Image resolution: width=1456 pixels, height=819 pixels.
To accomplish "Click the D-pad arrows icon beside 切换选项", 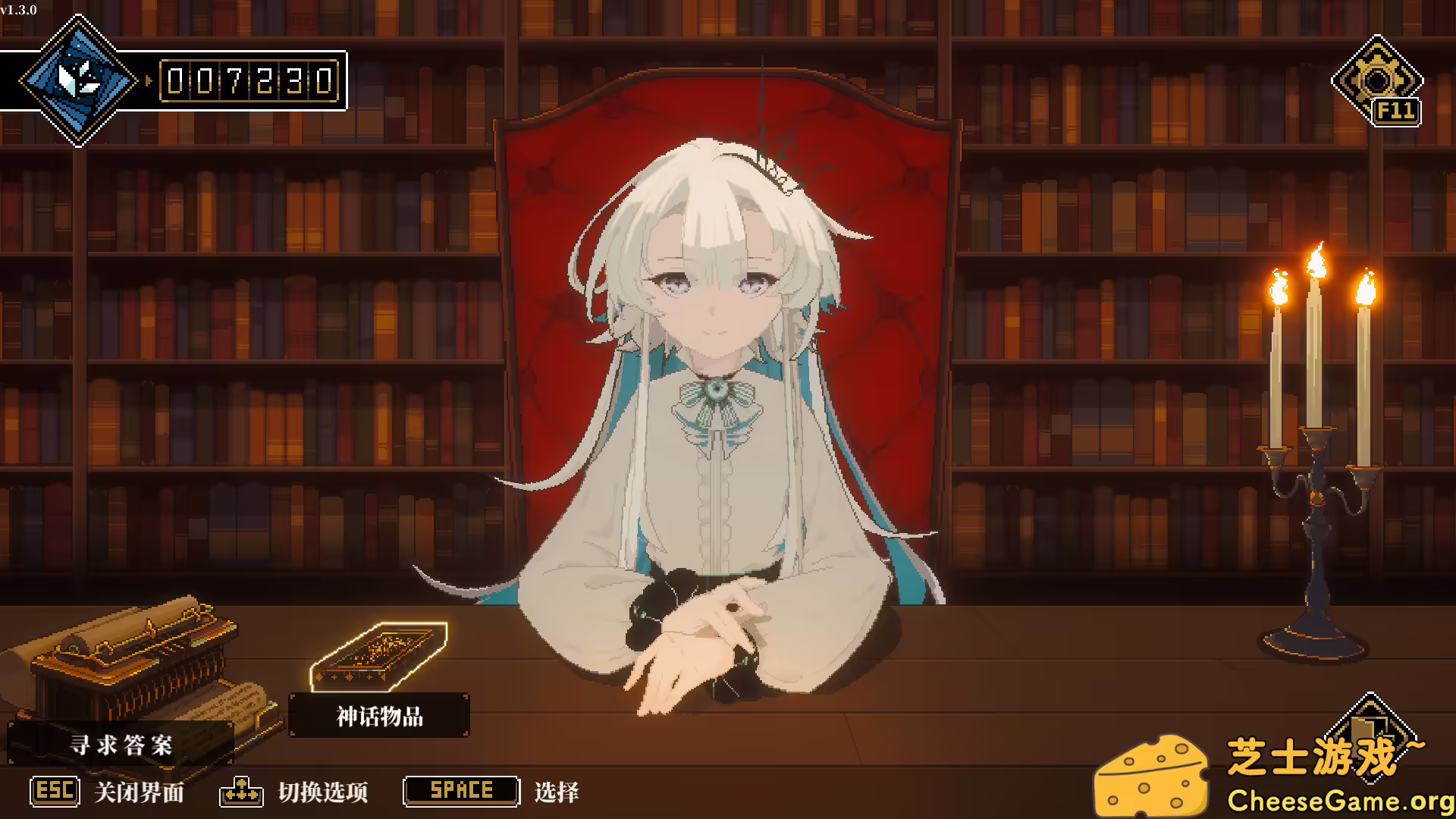I will (242, 791).
